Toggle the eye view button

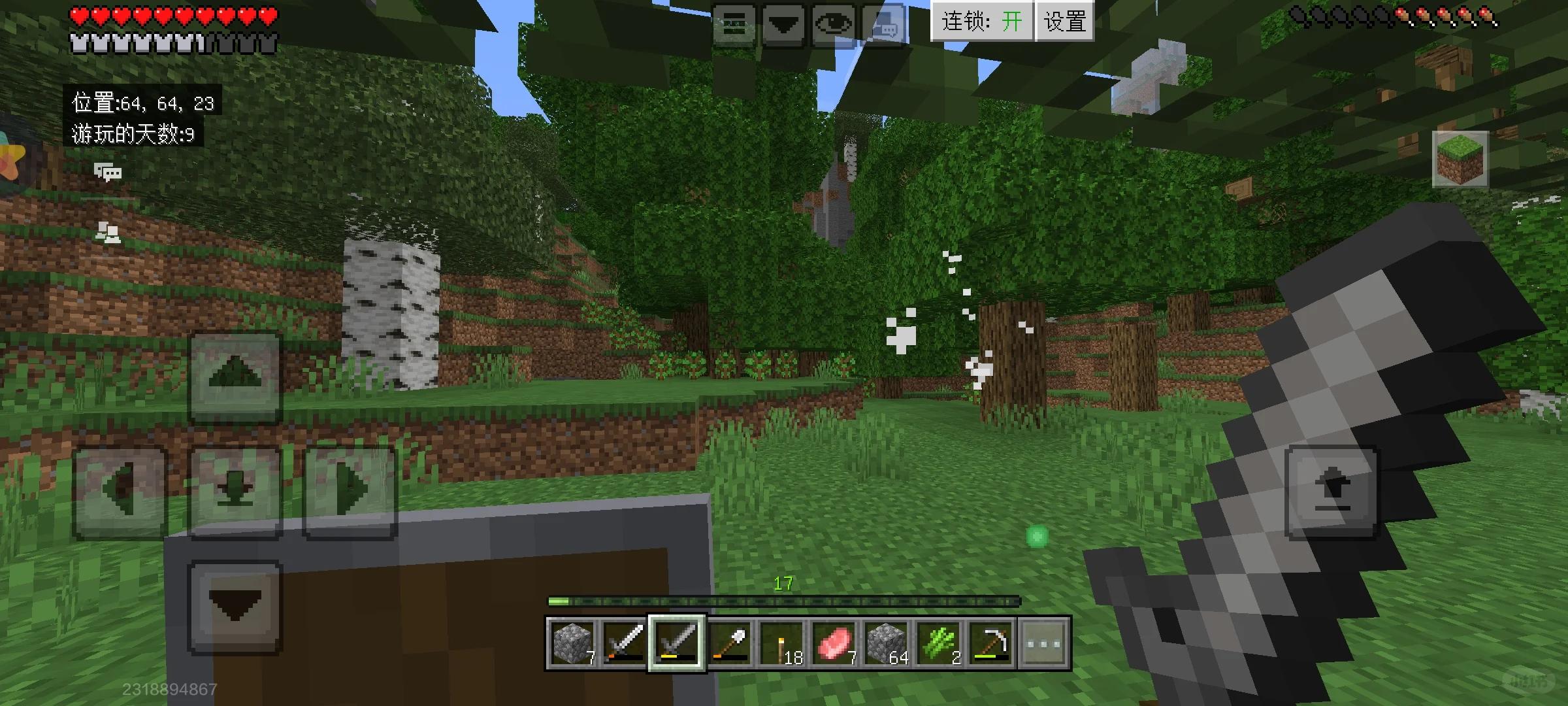coord(834,25)
